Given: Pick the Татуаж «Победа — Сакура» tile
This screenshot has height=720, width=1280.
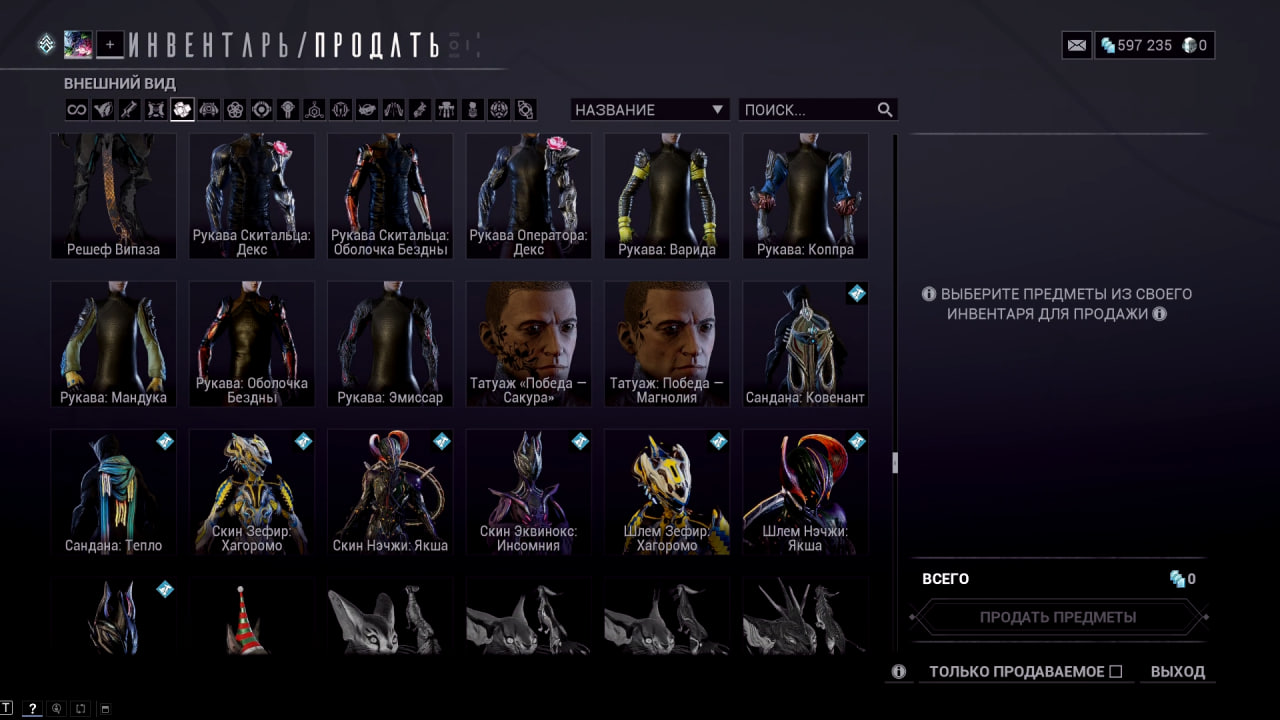Looking at the screenshot, I should [528, 344].
